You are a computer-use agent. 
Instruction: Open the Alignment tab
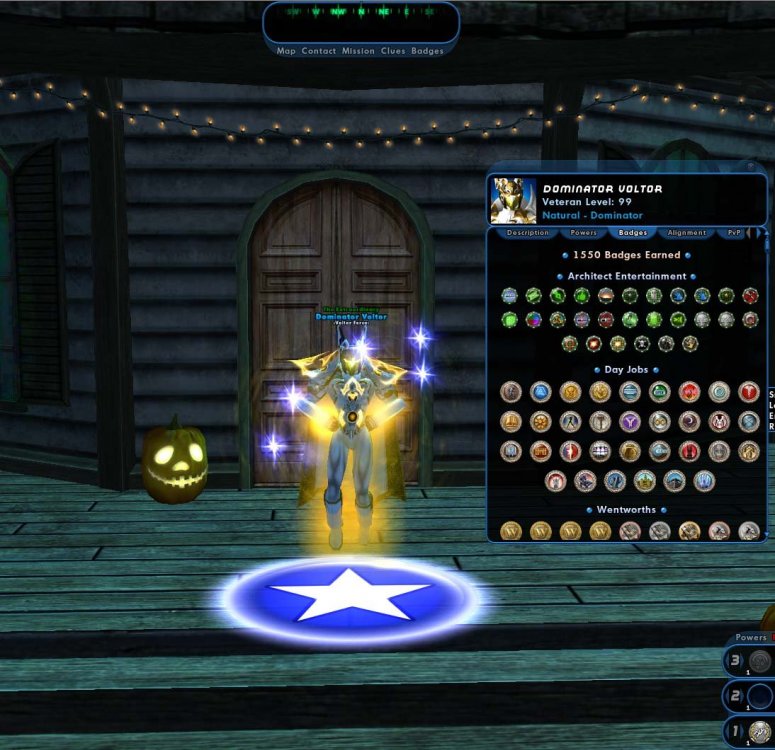pyautogui.click(x=687, y=233)
